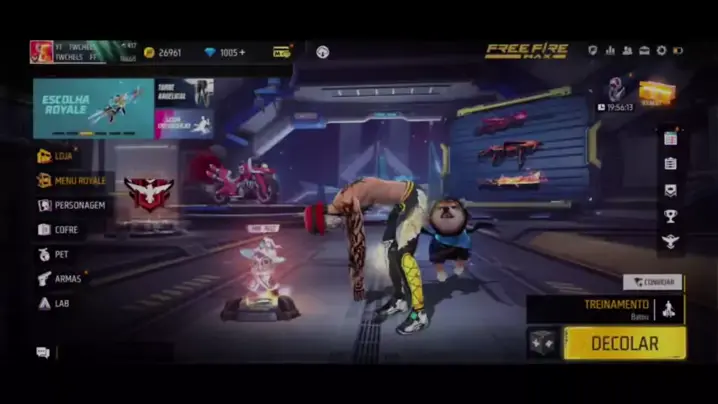Open the friends list icon
This screenshot has height=404, width=718.
point(627,51)
